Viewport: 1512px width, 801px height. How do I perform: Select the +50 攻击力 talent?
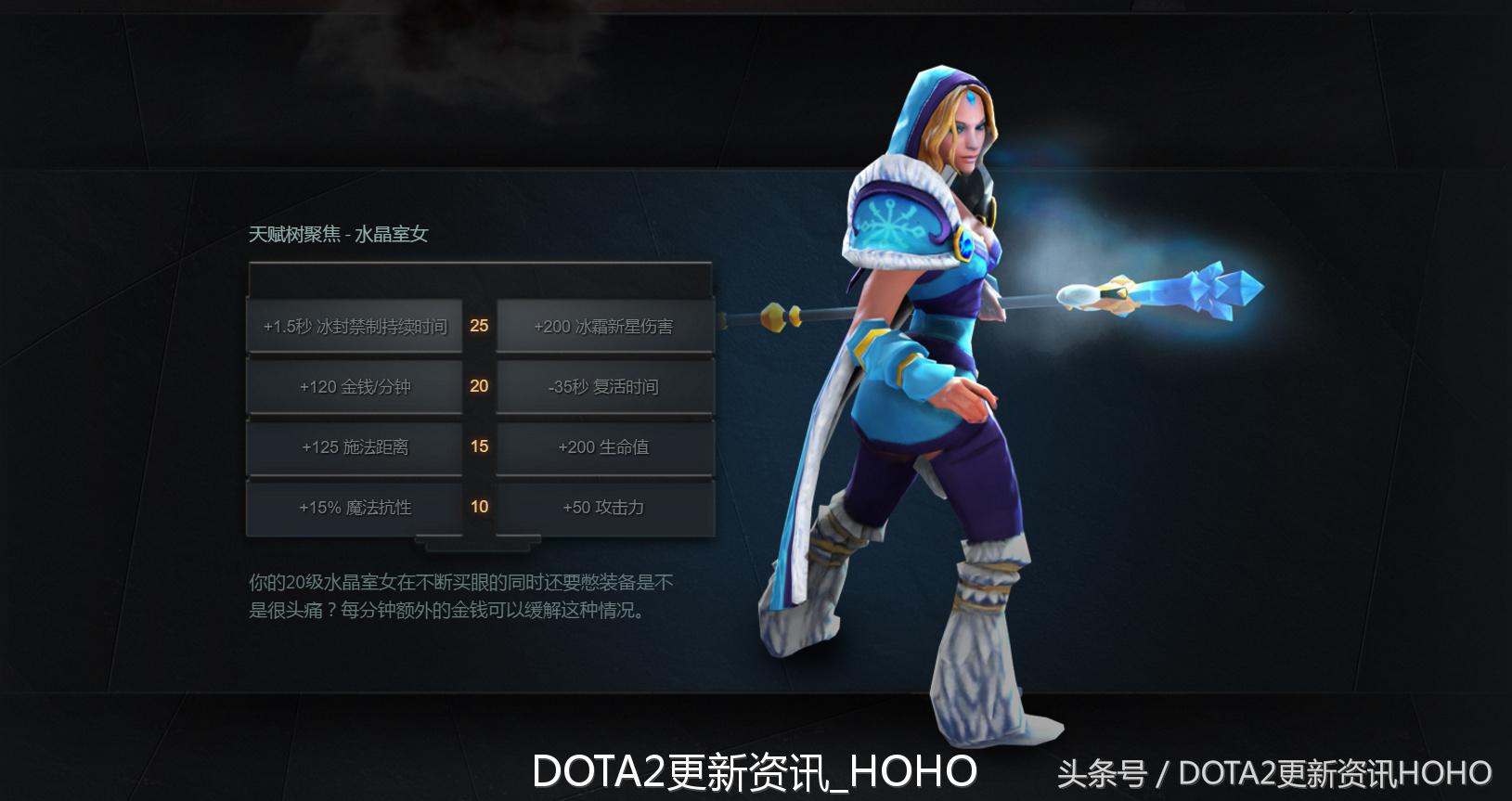pos(604,508)
